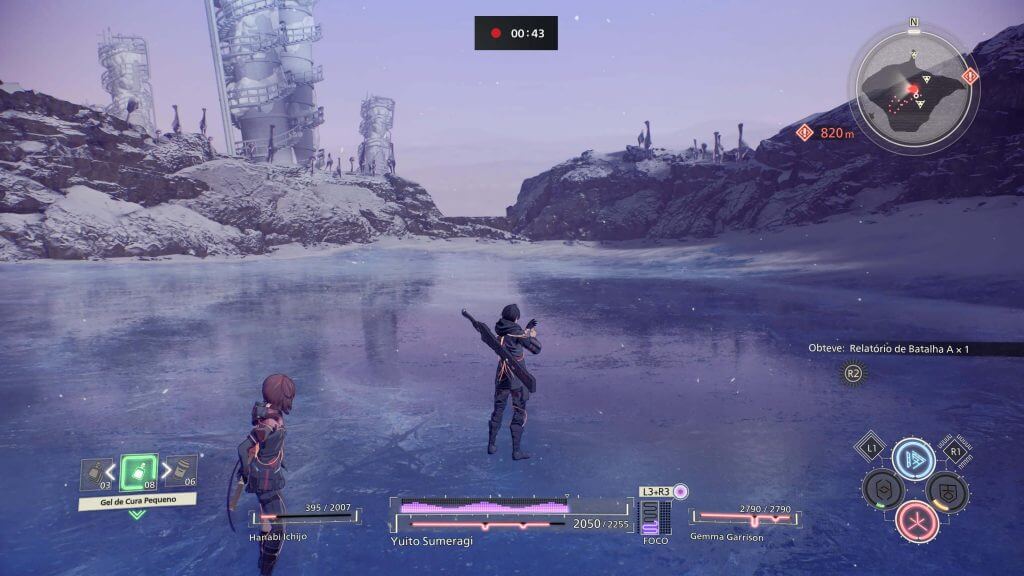
Task: Choose the item slot with count 06
Action: (181, 470)
